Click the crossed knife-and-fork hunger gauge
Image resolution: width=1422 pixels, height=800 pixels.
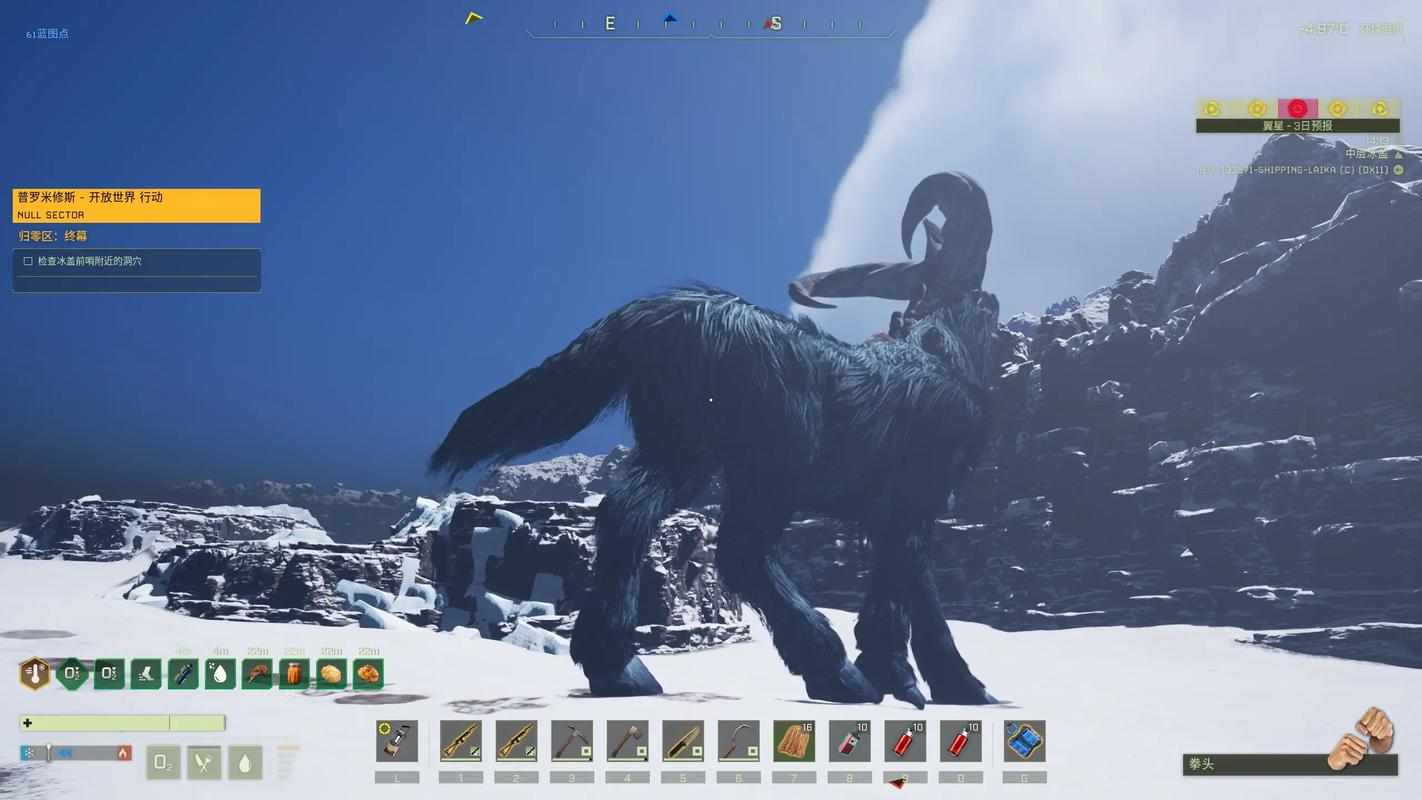(204, 763)
